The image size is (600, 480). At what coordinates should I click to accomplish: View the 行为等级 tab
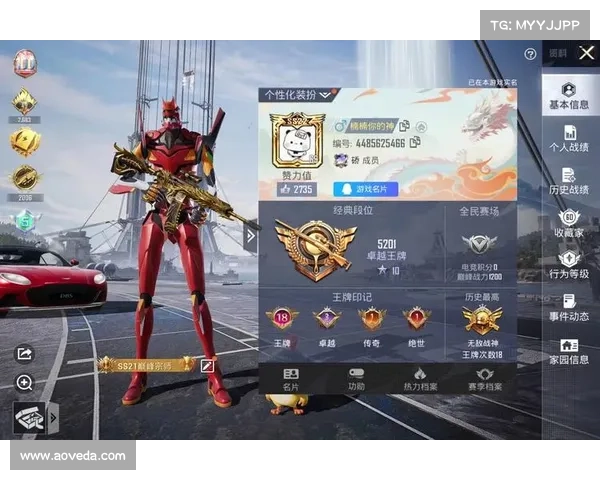coord(569,265)
